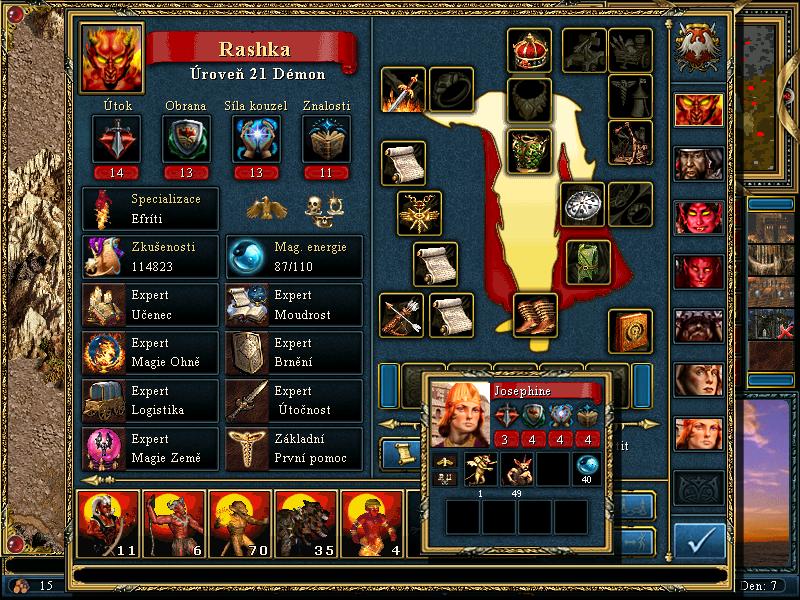Select the flaming sword weapon slot
800x600 pixels.
403,90
